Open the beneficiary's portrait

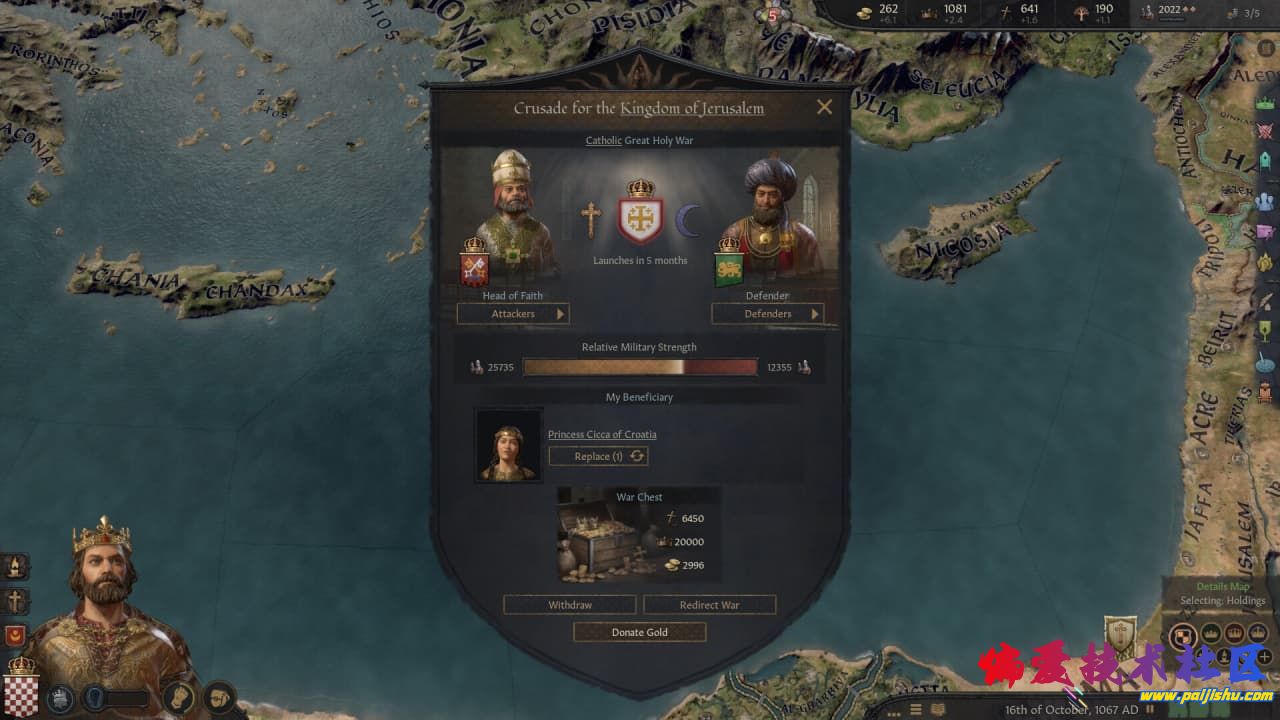point(509,445)
